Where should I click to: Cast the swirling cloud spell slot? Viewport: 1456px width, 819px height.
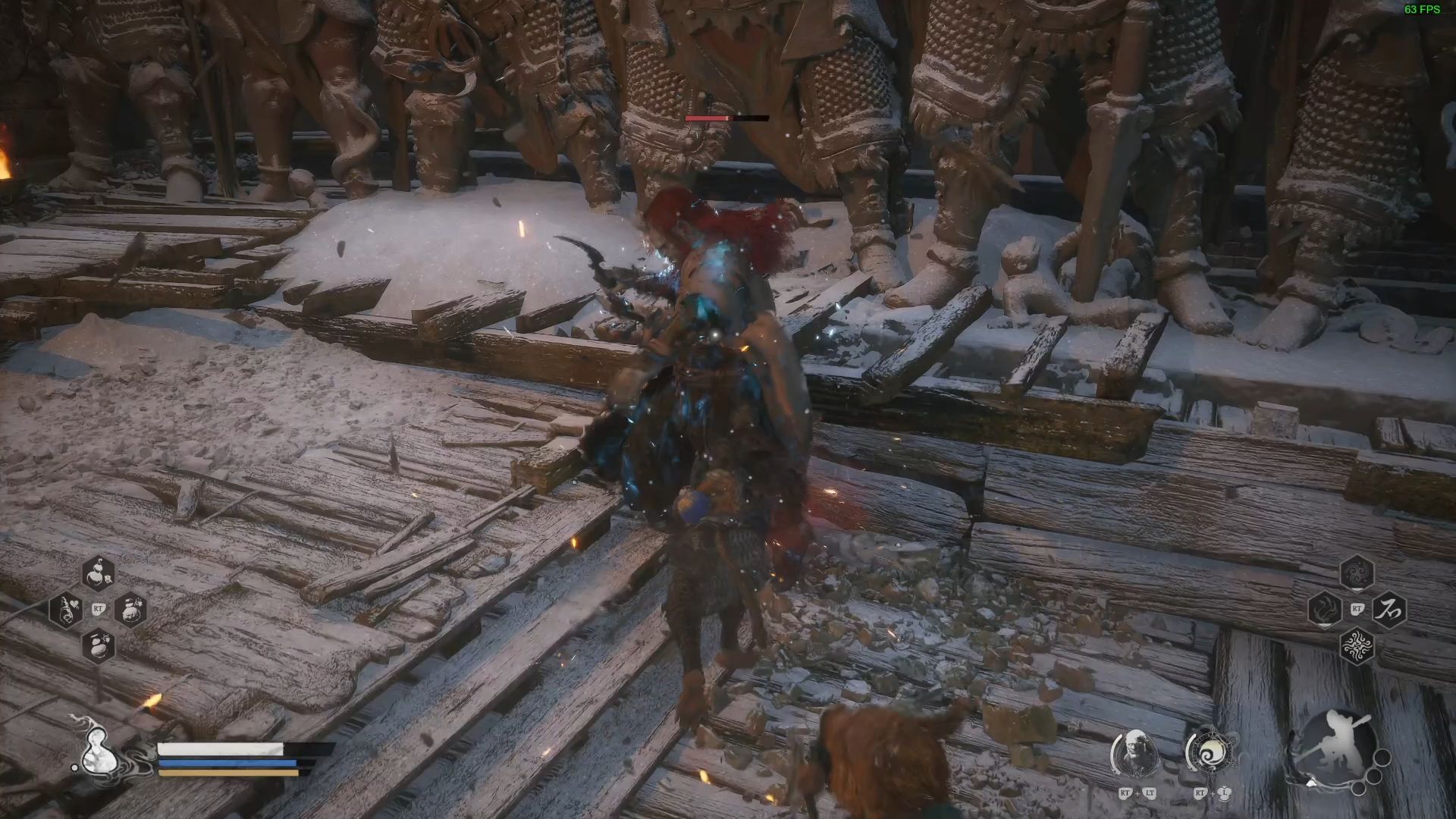(x=1357, y=573)
